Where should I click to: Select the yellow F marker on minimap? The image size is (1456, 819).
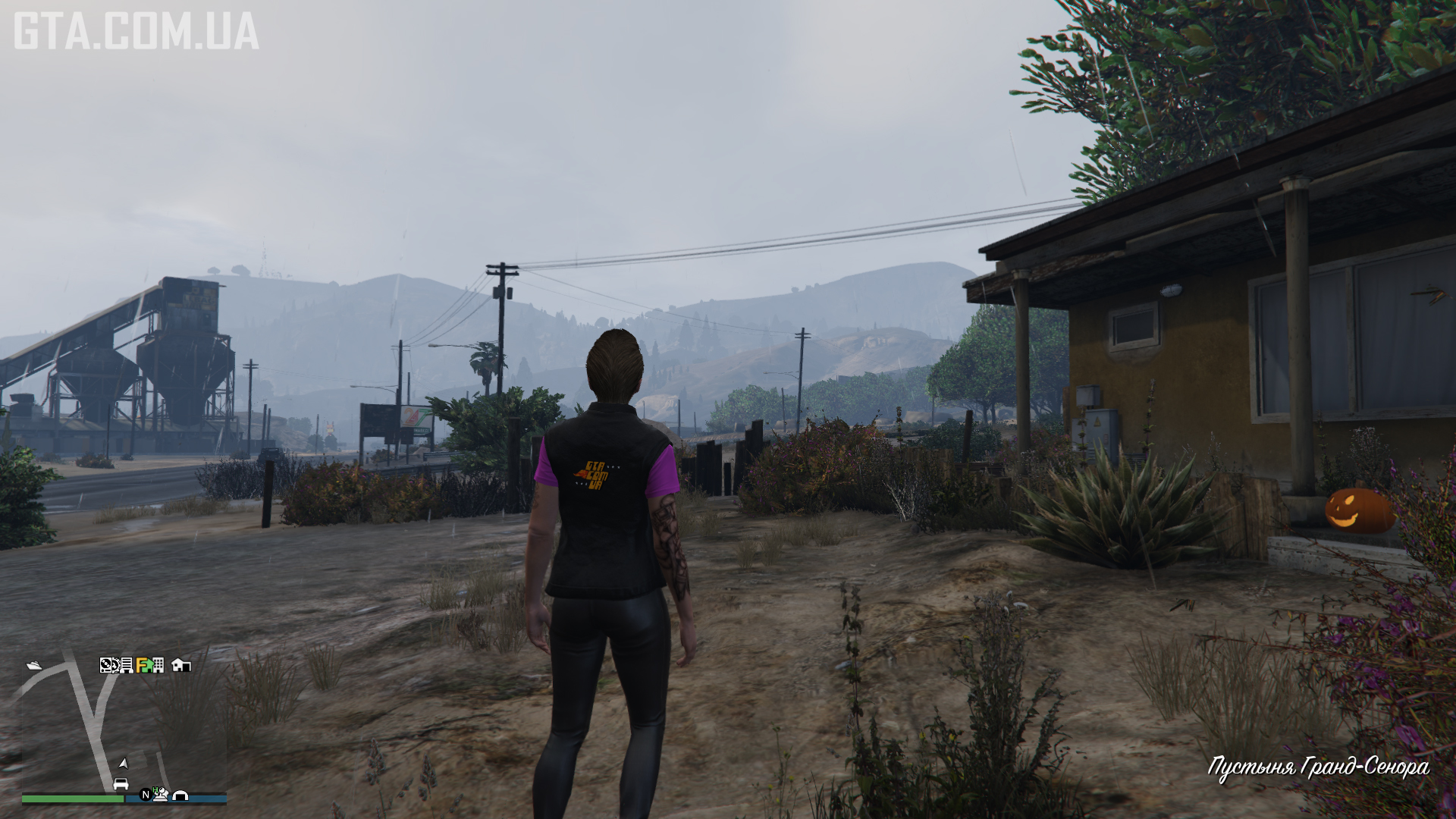pos(143,665)
